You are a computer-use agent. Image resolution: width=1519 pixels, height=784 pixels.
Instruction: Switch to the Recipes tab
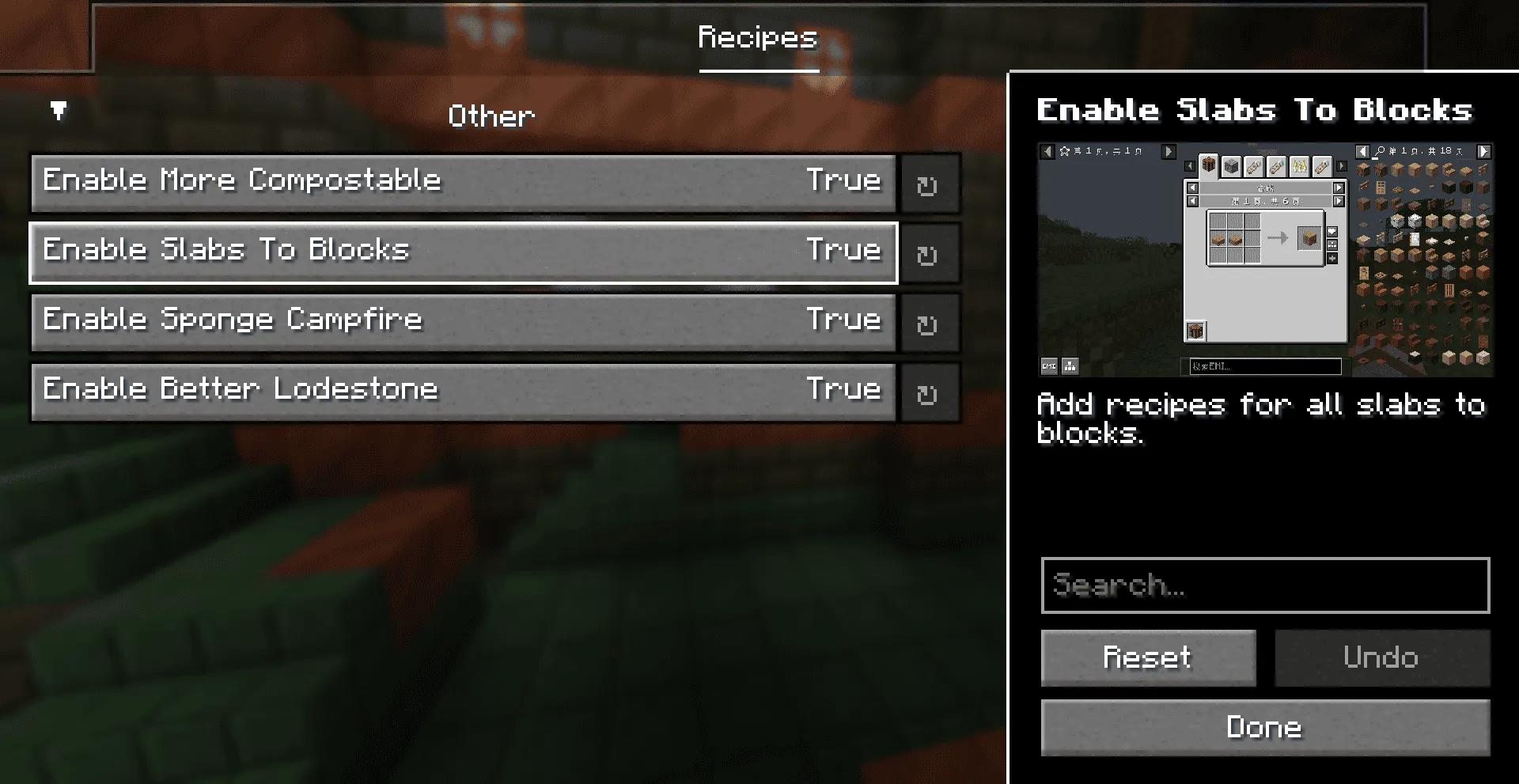[x=757, y=36]
